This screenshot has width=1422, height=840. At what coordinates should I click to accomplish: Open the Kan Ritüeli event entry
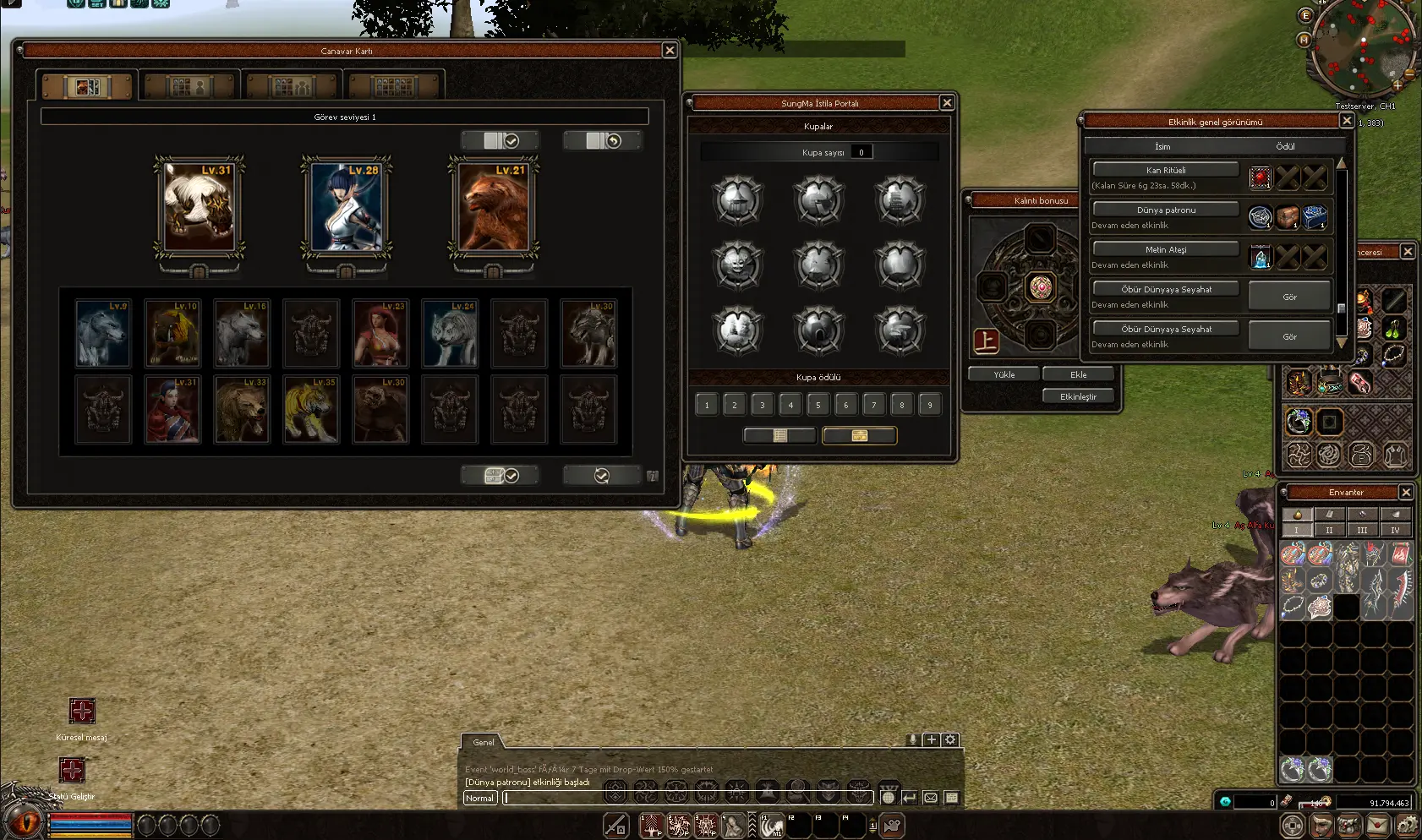pyautogui.click(x=1166, y=170)
